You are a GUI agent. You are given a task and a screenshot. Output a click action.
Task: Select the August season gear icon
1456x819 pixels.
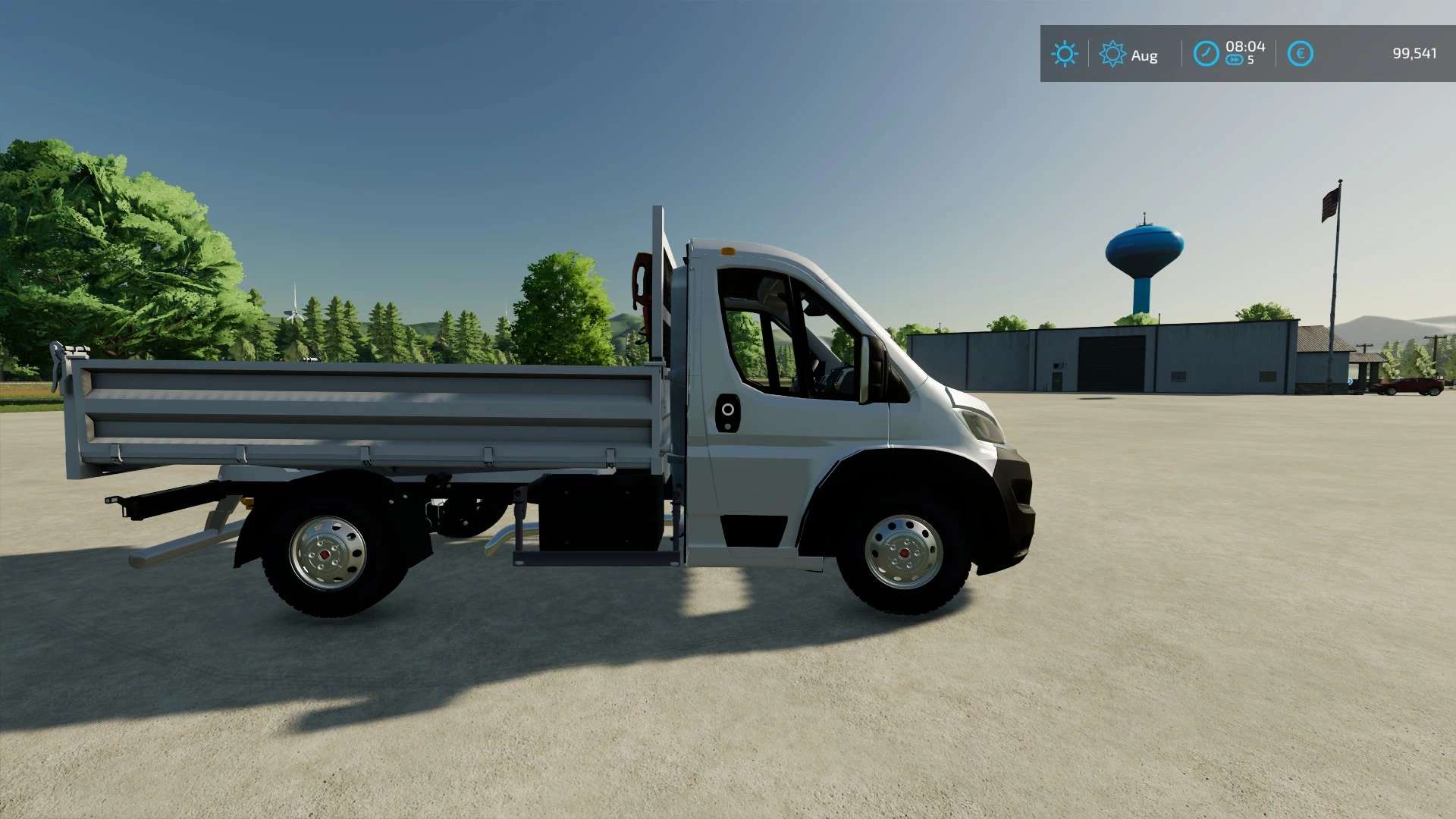pos(1112,54)
